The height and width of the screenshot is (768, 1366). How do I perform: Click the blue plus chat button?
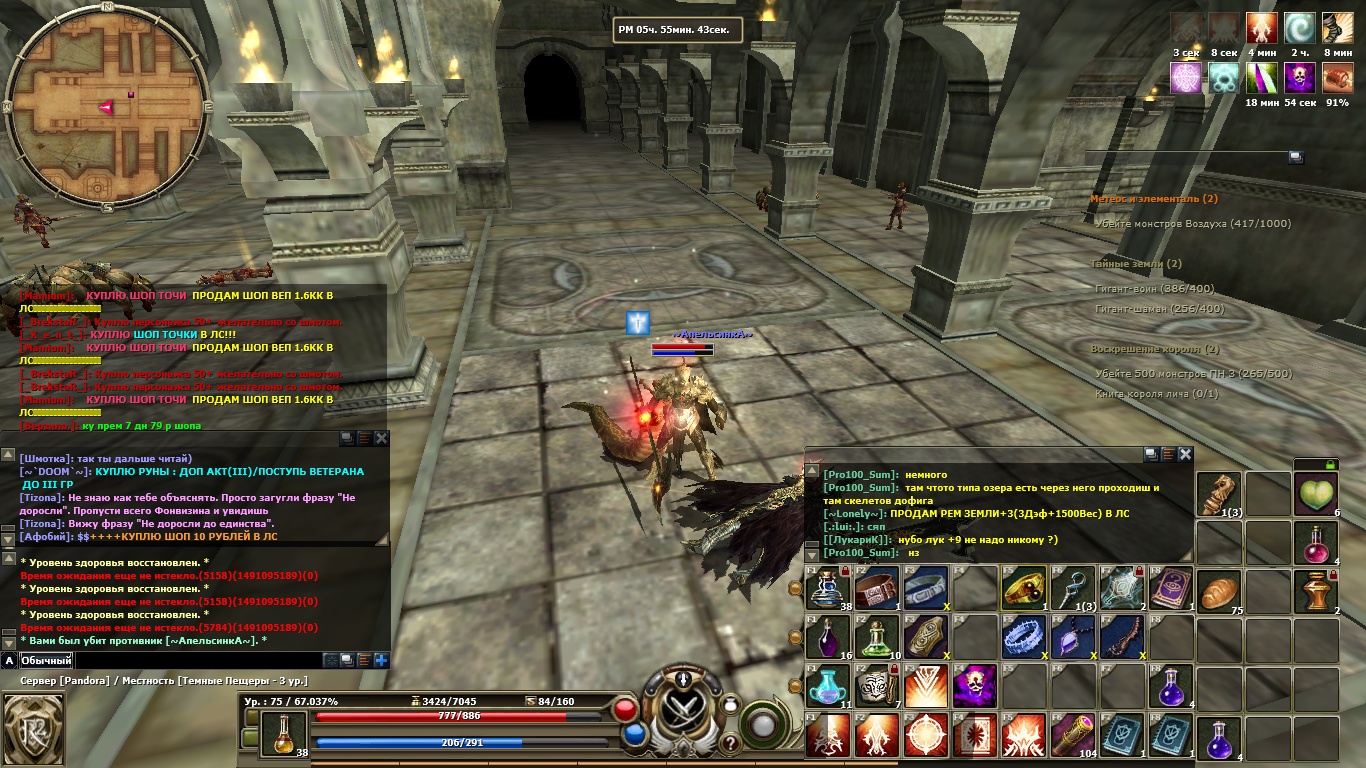pos(381,660)
